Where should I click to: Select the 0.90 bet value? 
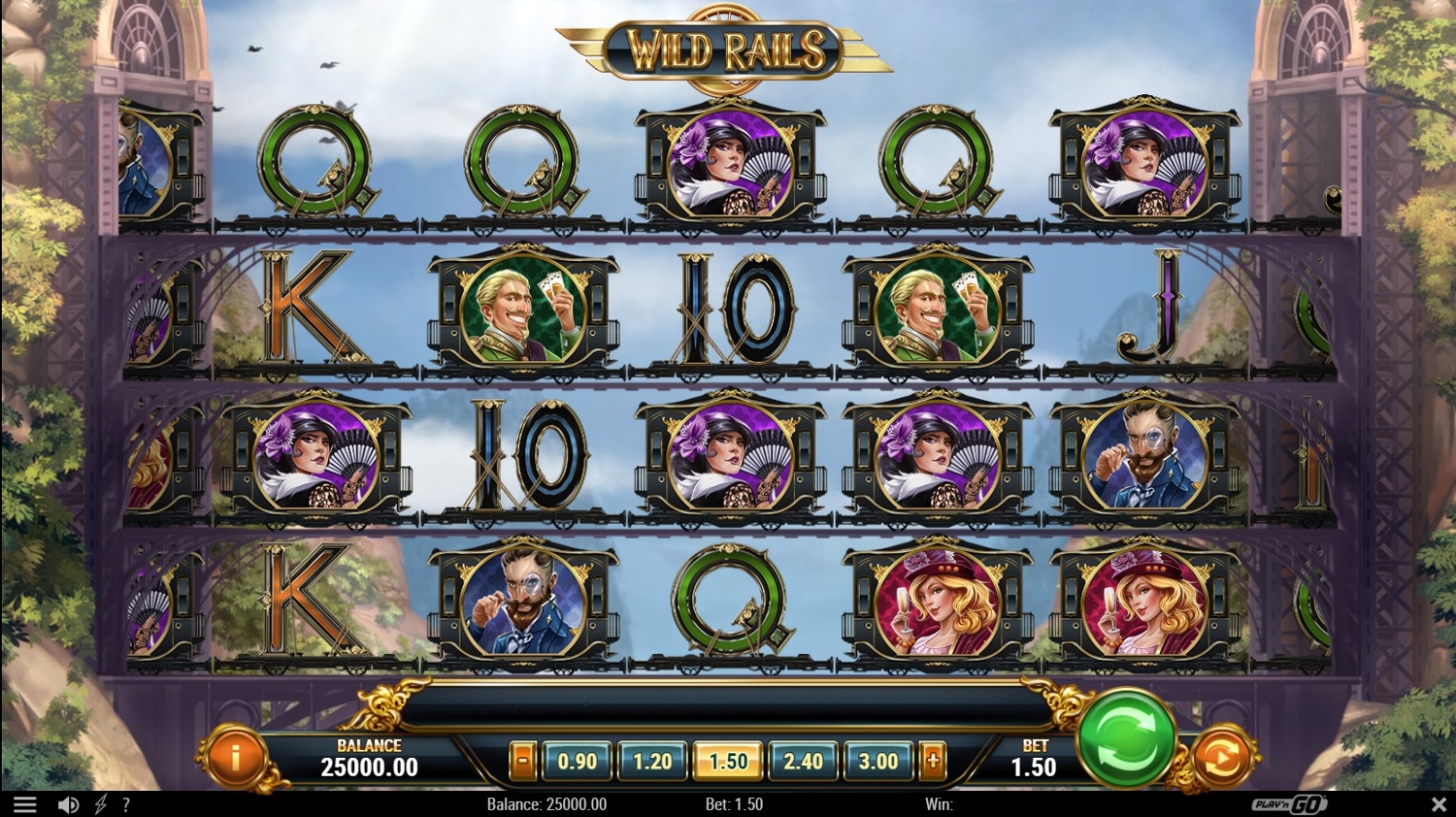pyautogui.click(x=578, y=762)
